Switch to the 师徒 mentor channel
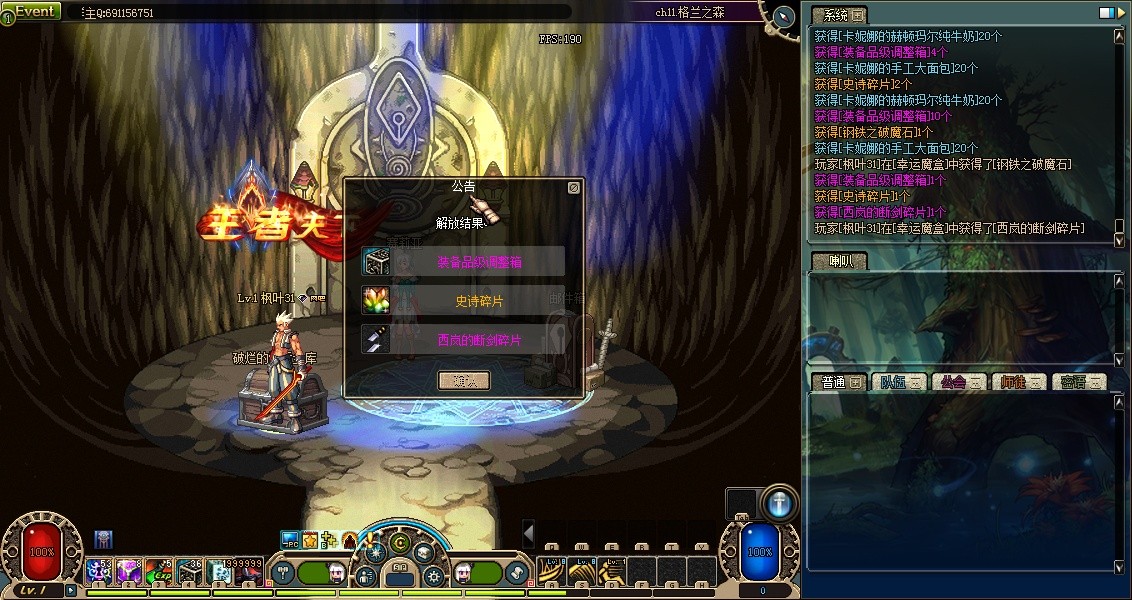Image resolution: width=1132 pixels, height=600 pixels. pyautogui.click(x=1018, y=382)
